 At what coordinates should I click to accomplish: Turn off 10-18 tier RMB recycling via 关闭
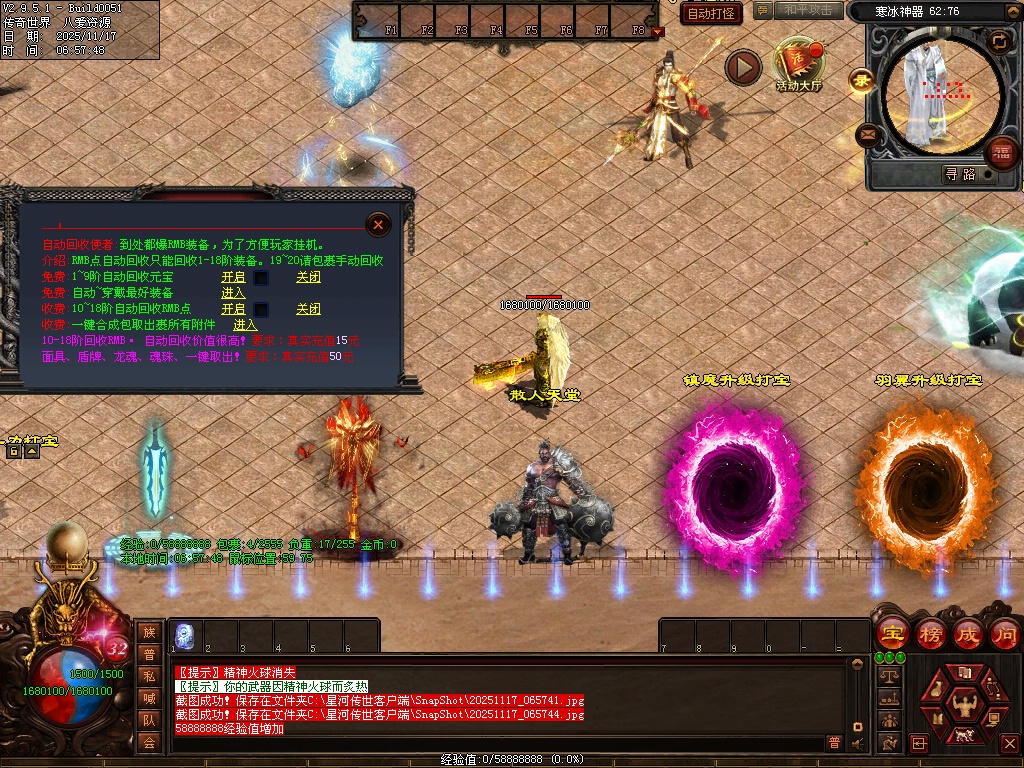click(x=308, y=309)
